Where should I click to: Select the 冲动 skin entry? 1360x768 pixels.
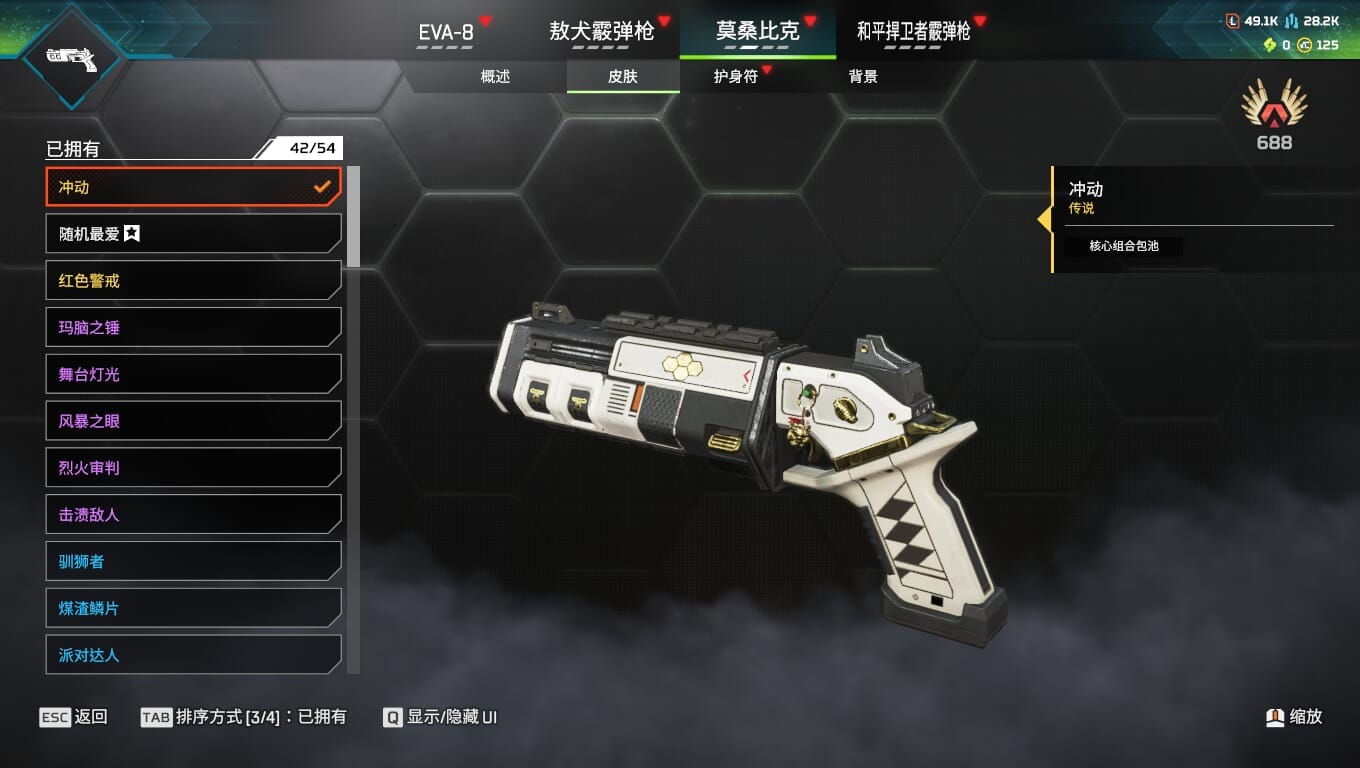point(194,187)
